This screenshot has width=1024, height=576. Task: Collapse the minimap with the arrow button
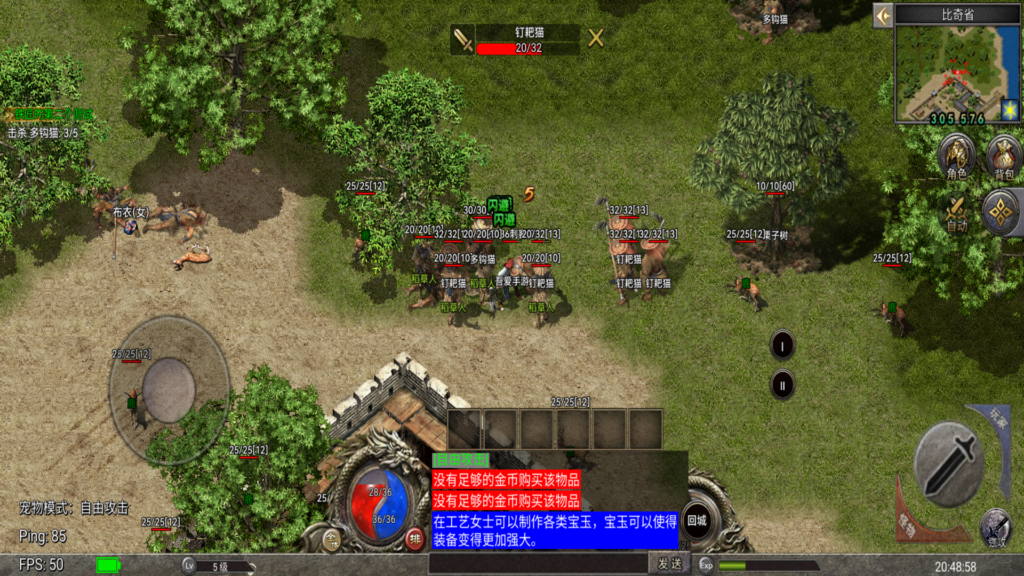[882, 15]
